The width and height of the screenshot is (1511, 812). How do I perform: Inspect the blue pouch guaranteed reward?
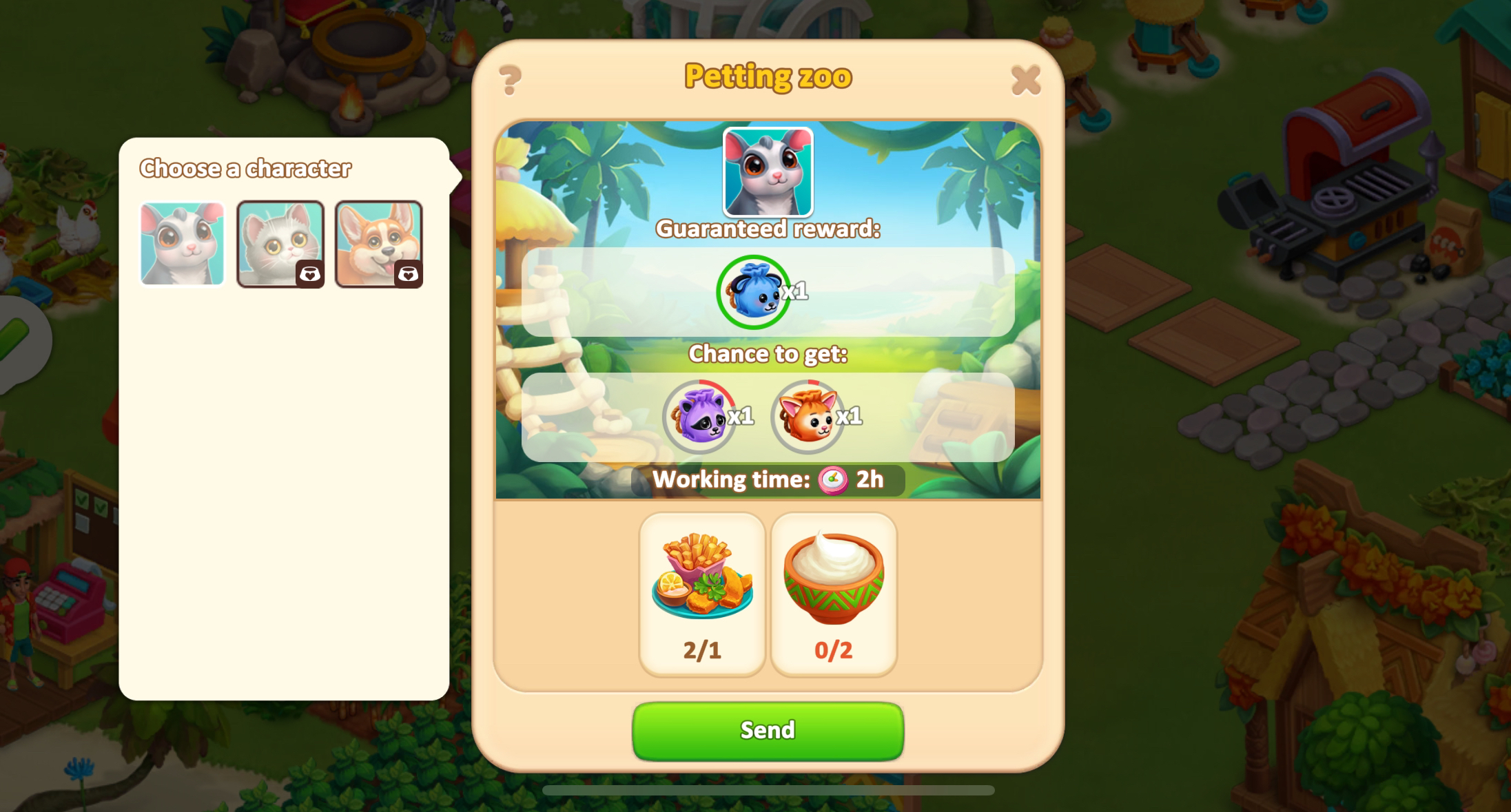coord(753,292)
